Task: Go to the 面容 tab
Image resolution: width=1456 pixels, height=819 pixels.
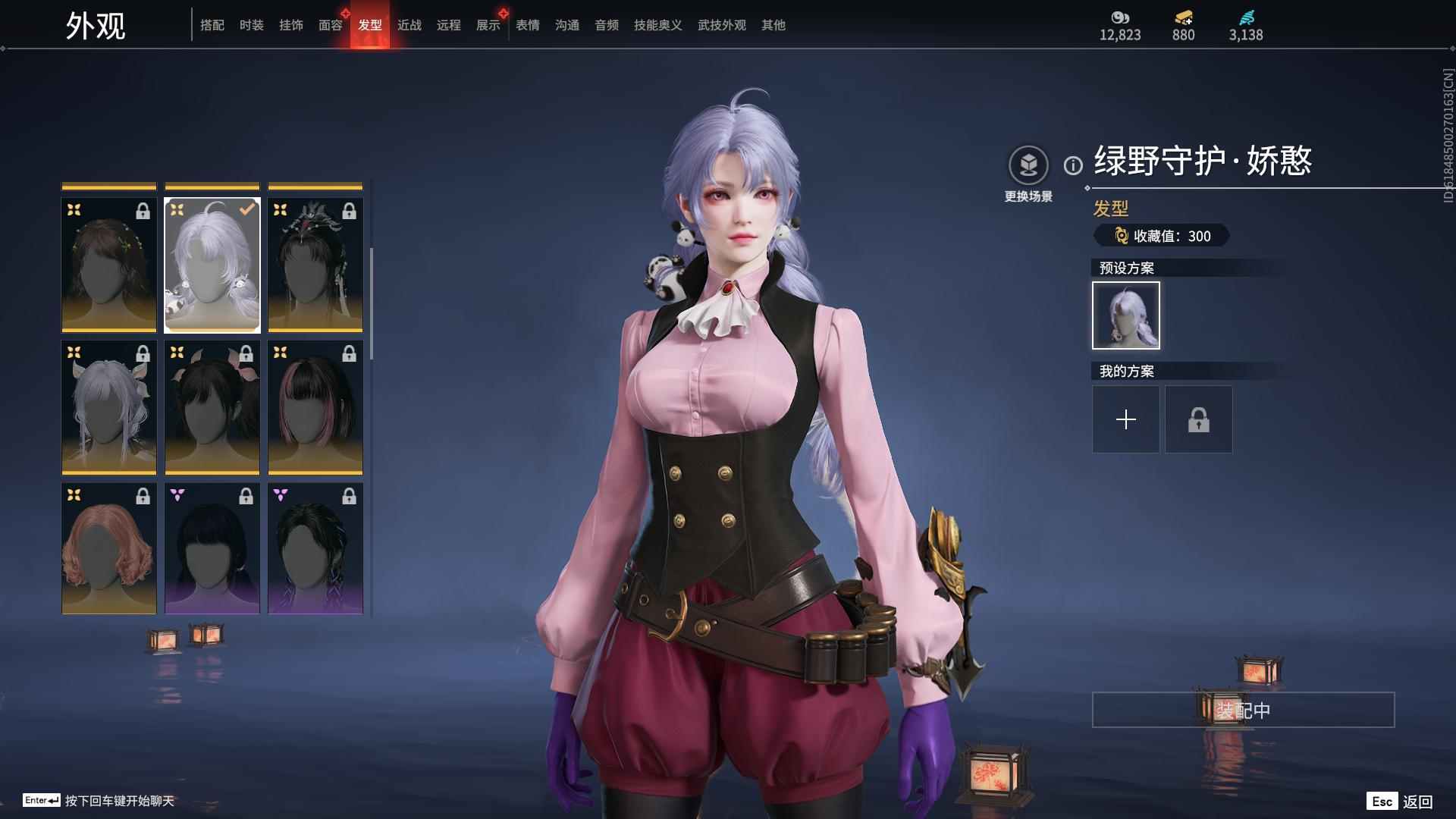Action: pos(331,25)
